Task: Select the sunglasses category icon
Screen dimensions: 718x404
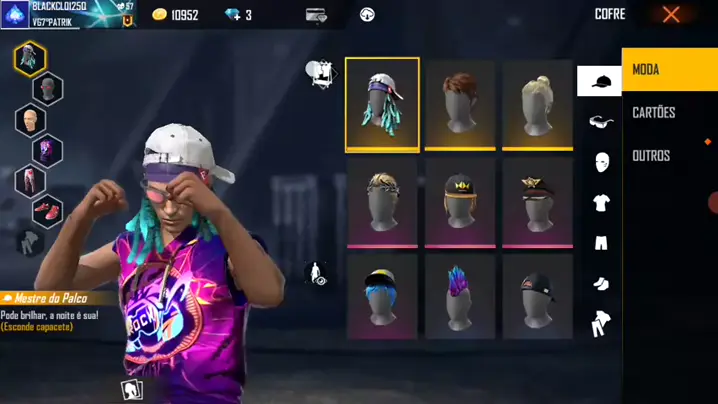Action: [600, 122]
